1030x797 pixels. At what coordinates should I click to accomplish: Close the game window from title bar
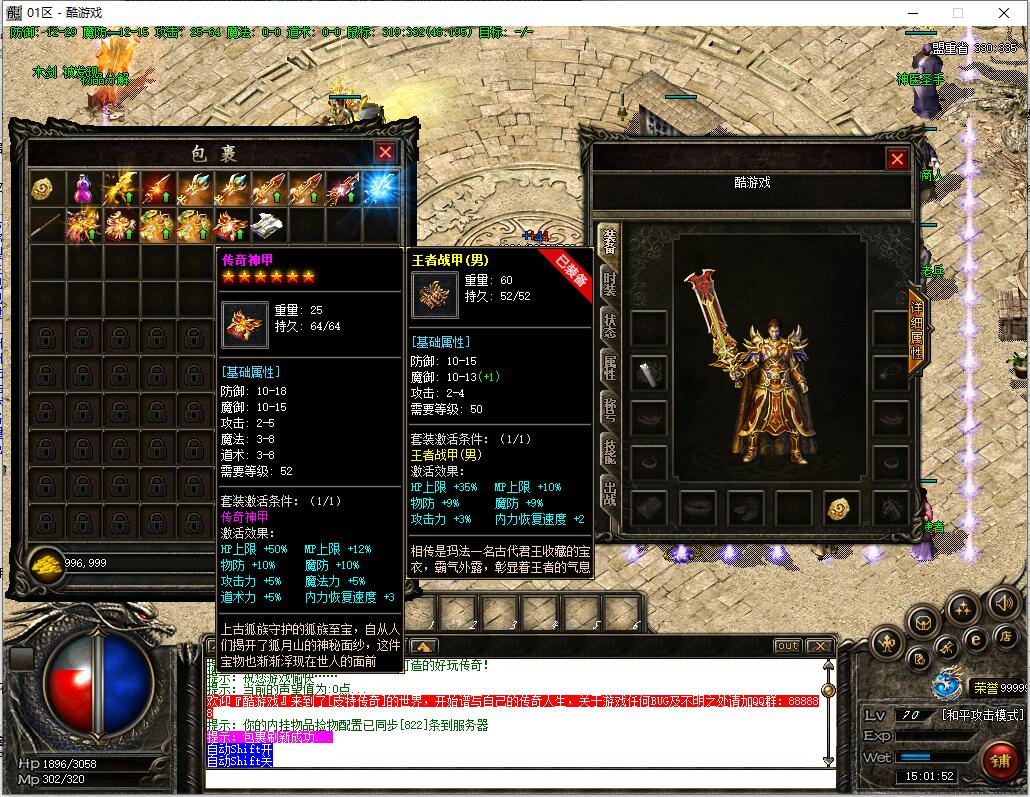(x=1004, y=12)
